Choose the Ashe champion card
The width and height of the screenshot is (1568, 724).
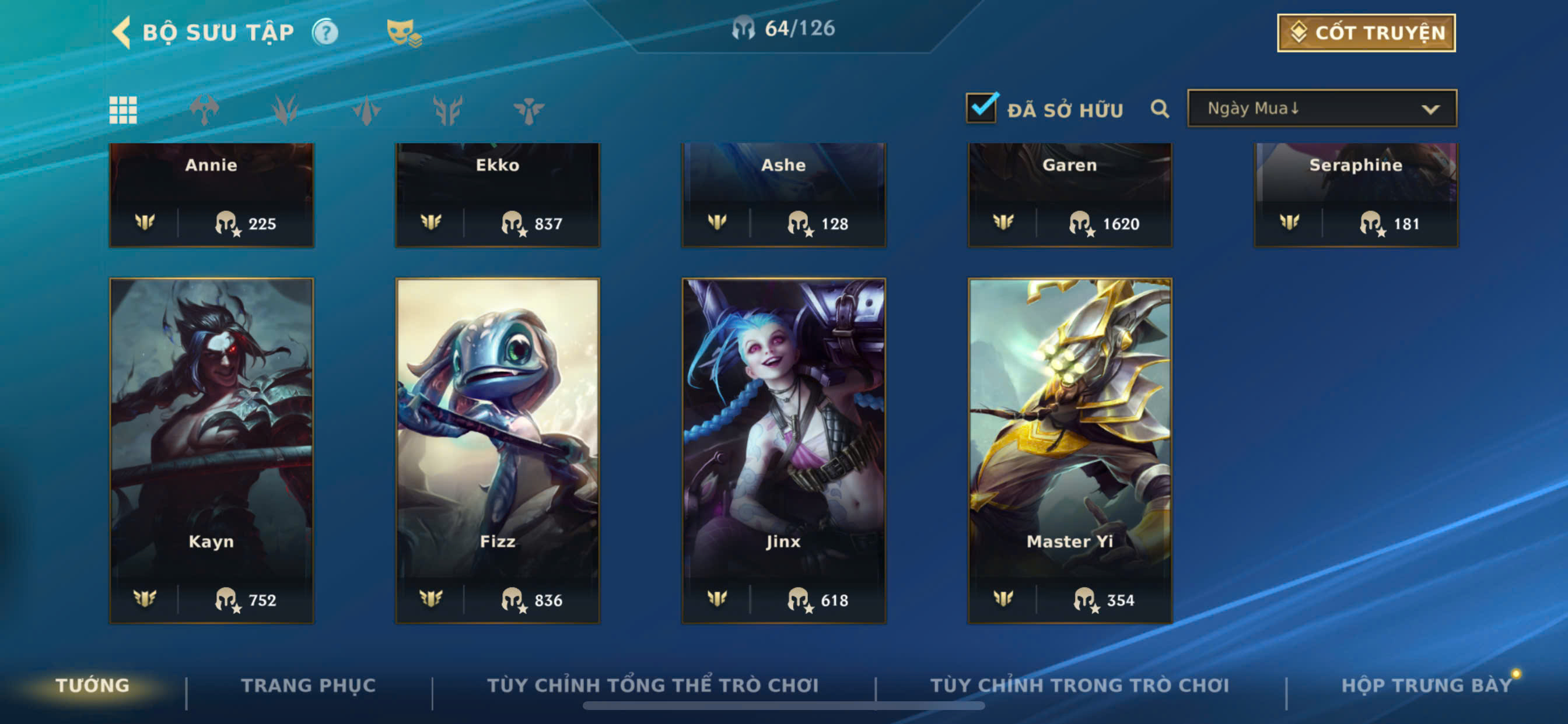[x=783, y=195]
